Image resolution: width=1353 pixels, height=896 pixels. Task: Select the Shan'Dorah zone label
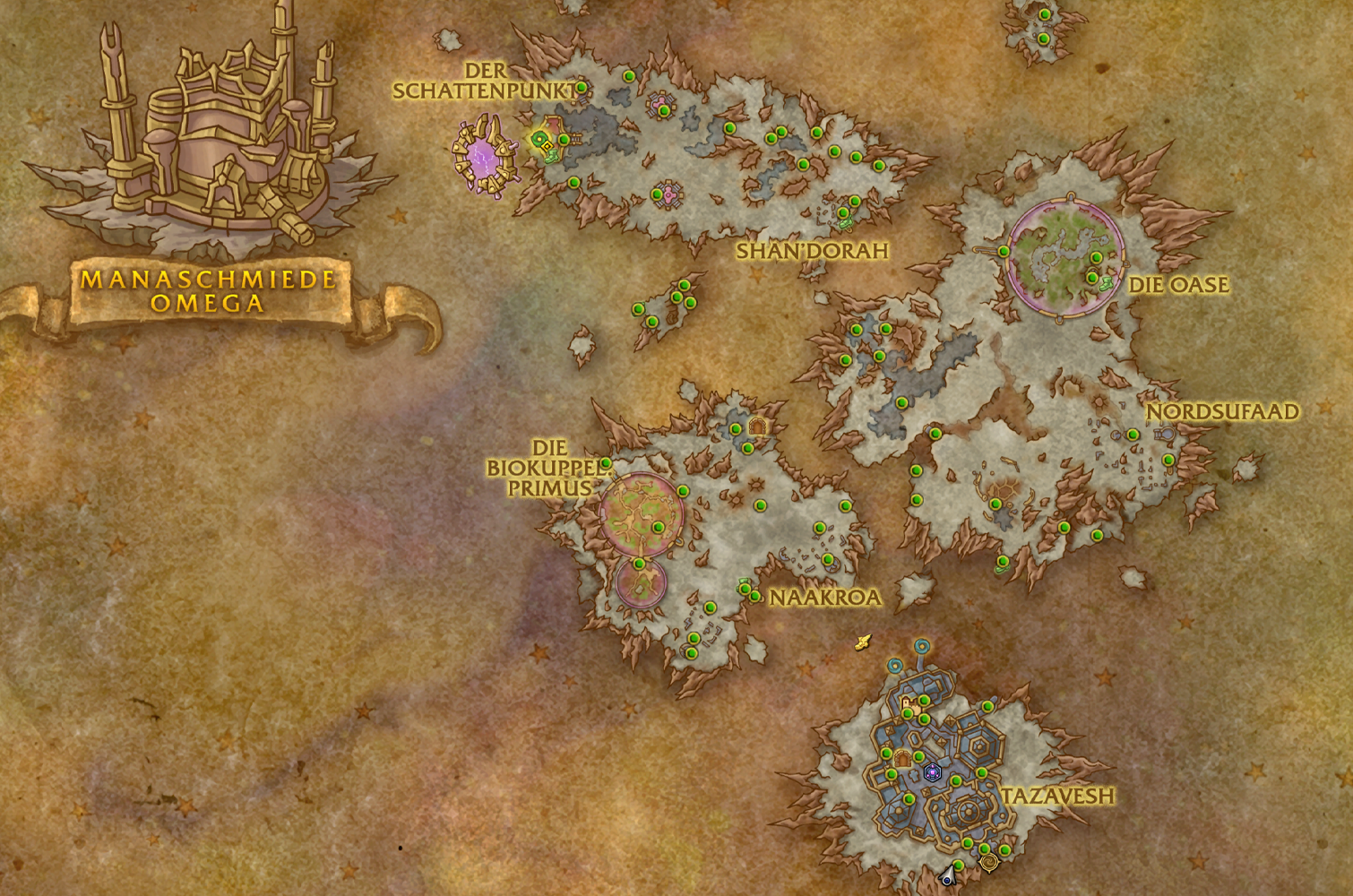813,251
